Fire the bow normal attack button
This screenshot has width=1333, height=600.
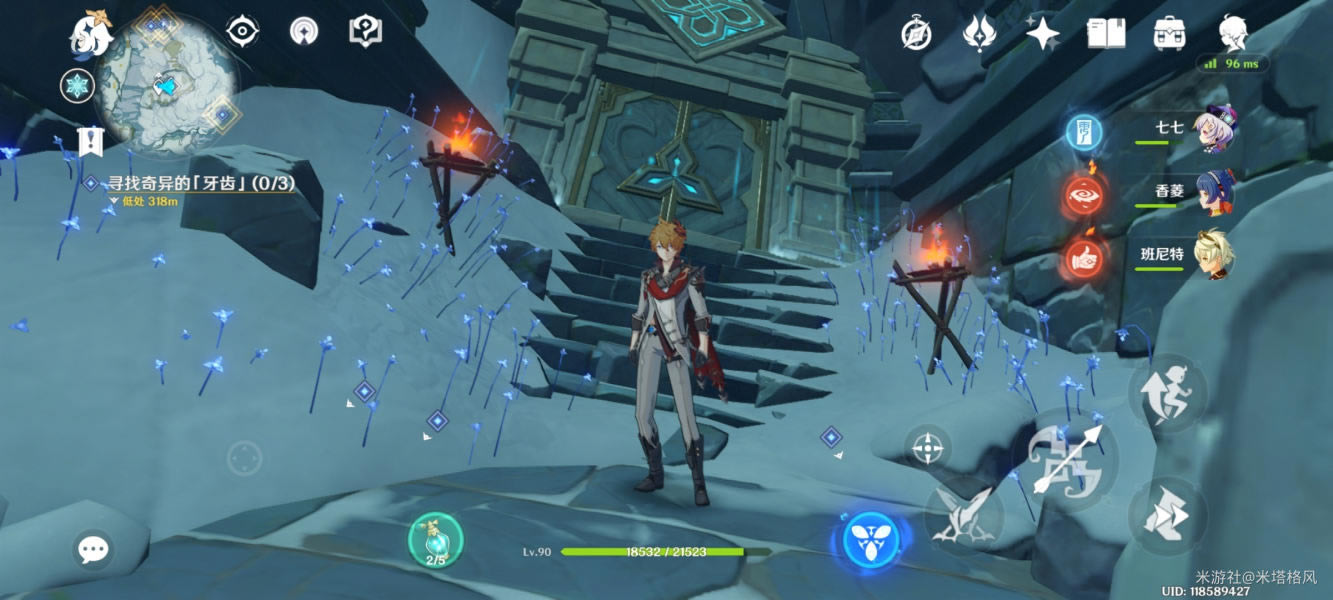tap(1063, 460)
